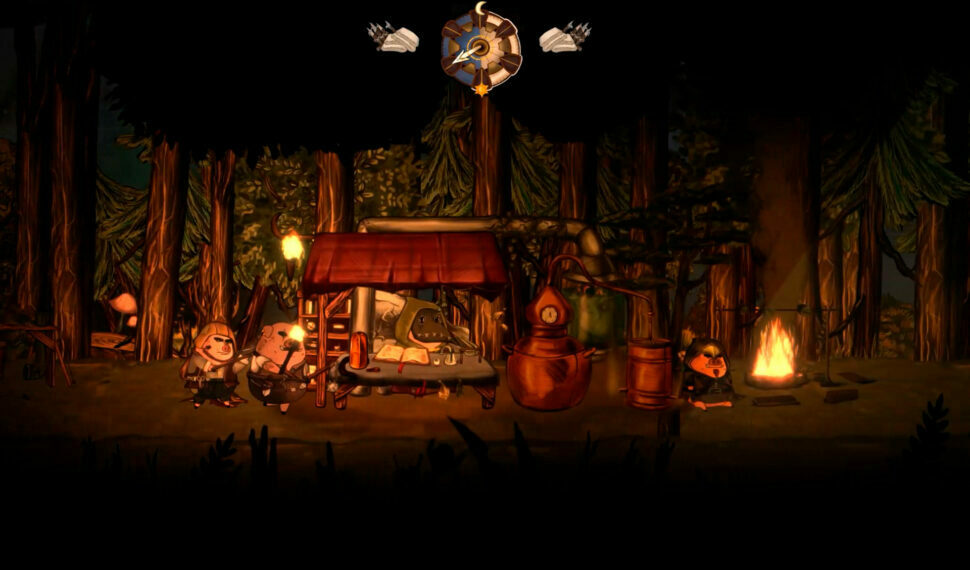Select the left incoming raid icon

pyautogui.click(x=394, y=38)
